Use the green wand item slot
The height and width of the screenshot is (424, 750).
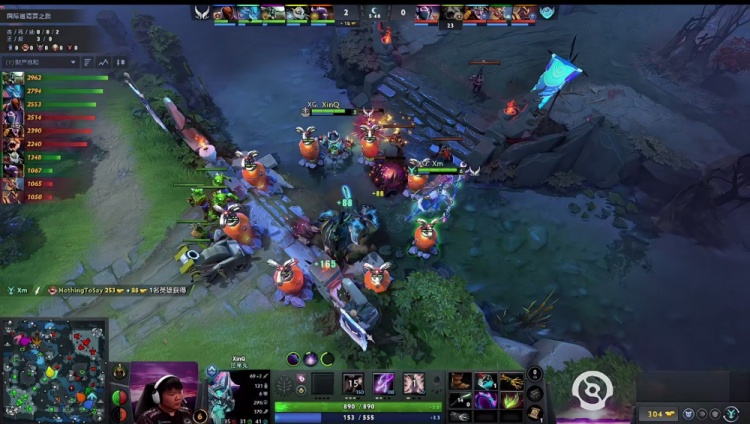(x=511, y=399)
